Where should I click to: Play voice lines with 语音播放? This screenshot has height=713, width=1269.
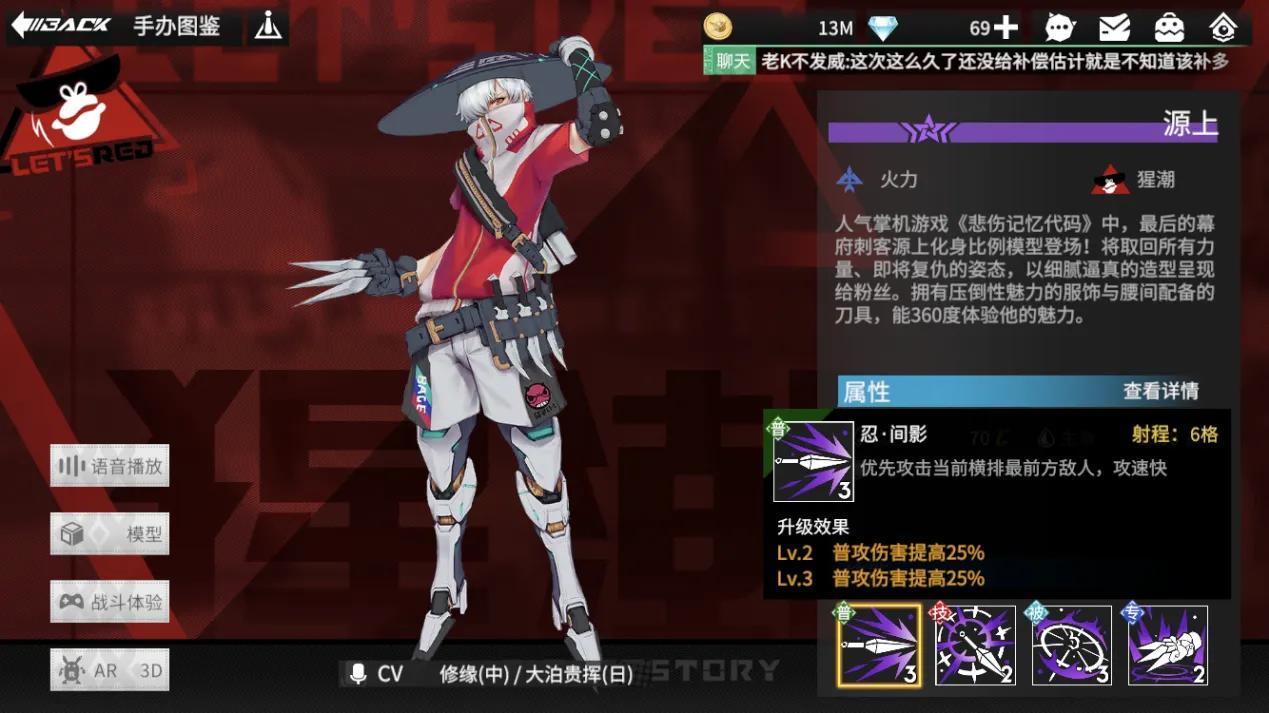tap(110, 466)
